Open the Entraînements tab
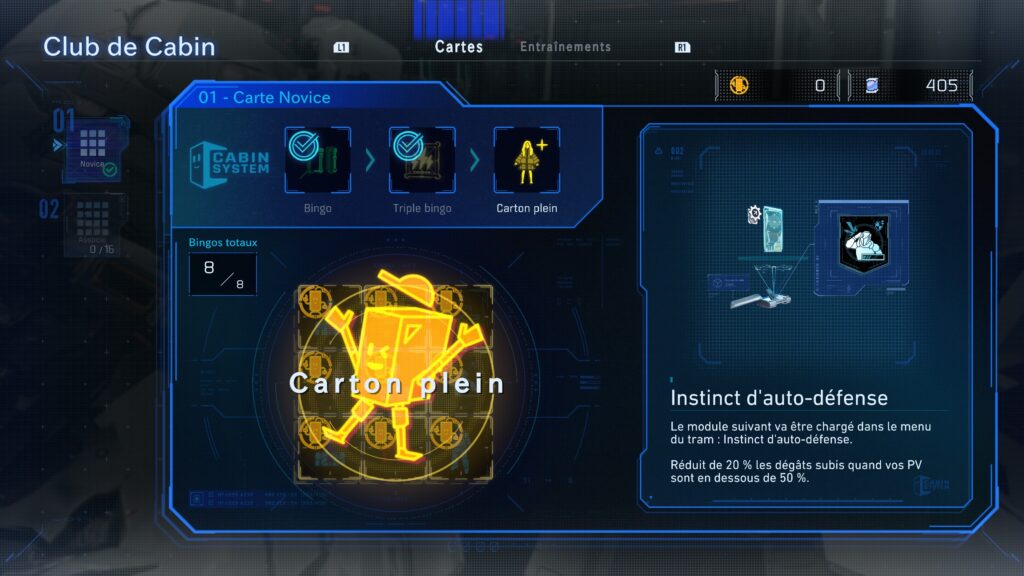The width and height of the screenshot is (1024, 576). tap(565, 47)
